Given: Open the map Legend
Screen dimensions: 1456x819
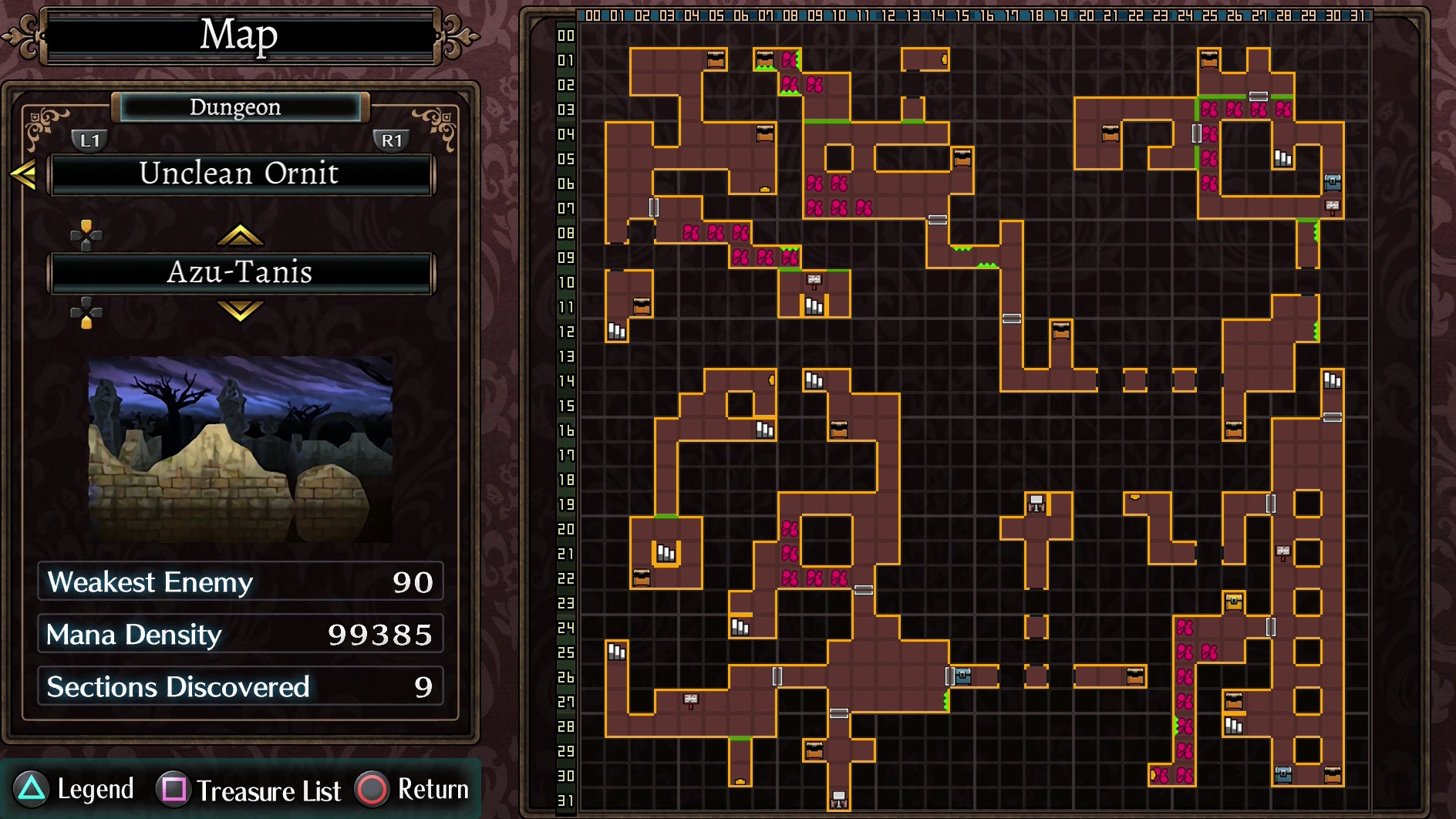Looking at the screenshot, I should (x=75, y=789).
